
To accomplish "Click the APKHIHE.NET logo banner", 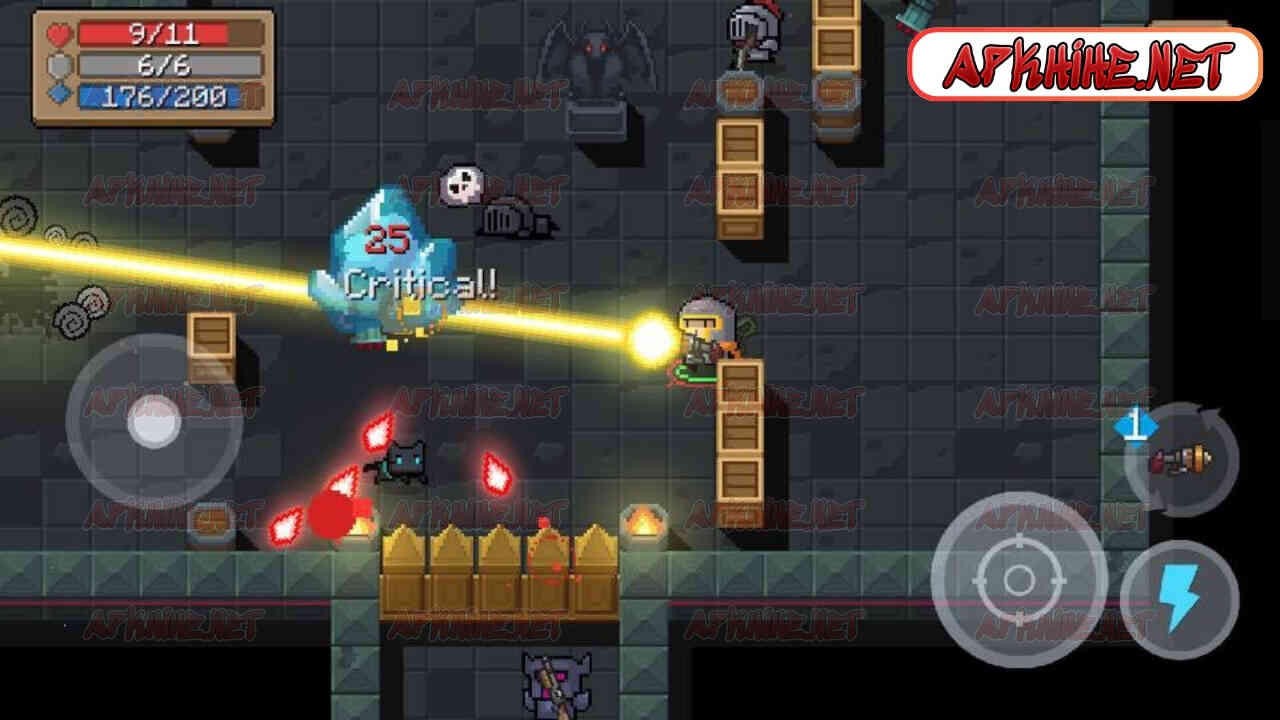I will pyautogui.click(x=1085, y=65).
